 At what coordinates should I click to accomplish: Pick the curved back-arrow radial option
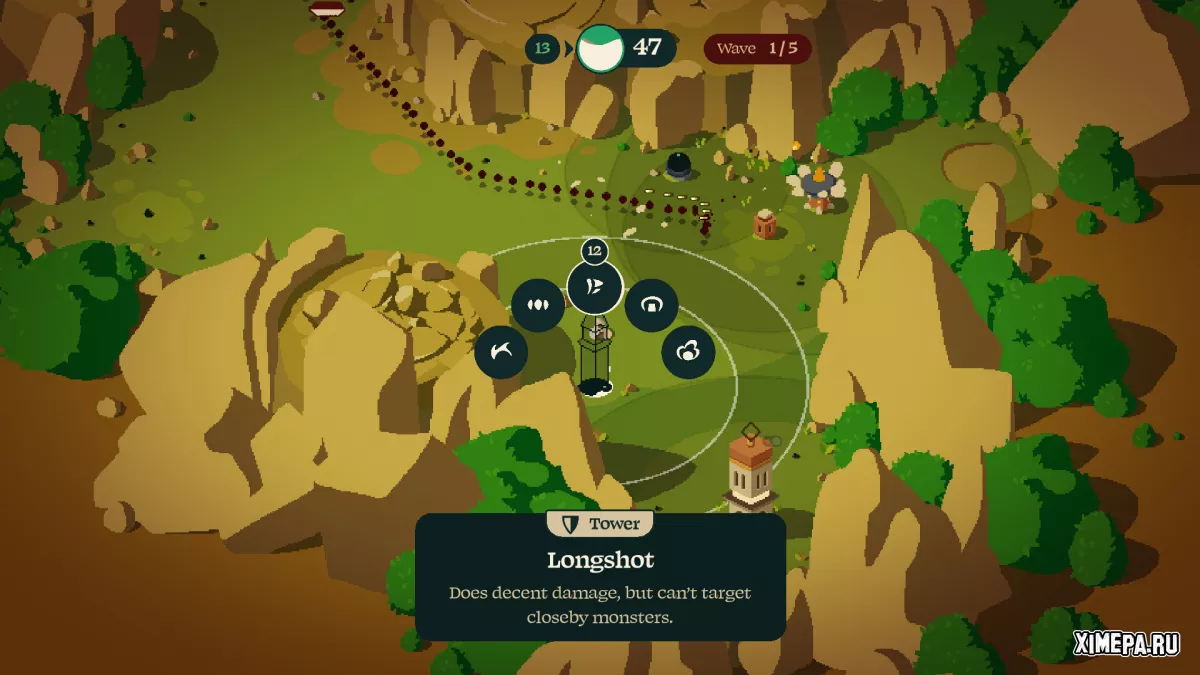[501, 352]
